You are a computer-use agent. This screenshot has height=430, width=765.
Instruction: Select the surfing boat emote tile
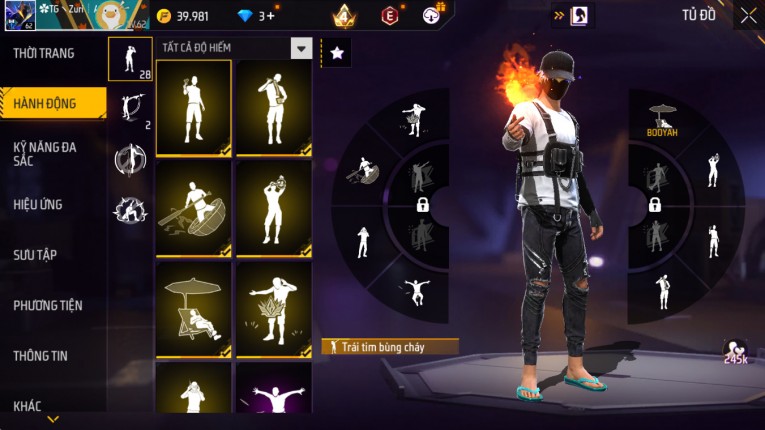(x=193, y=208)
